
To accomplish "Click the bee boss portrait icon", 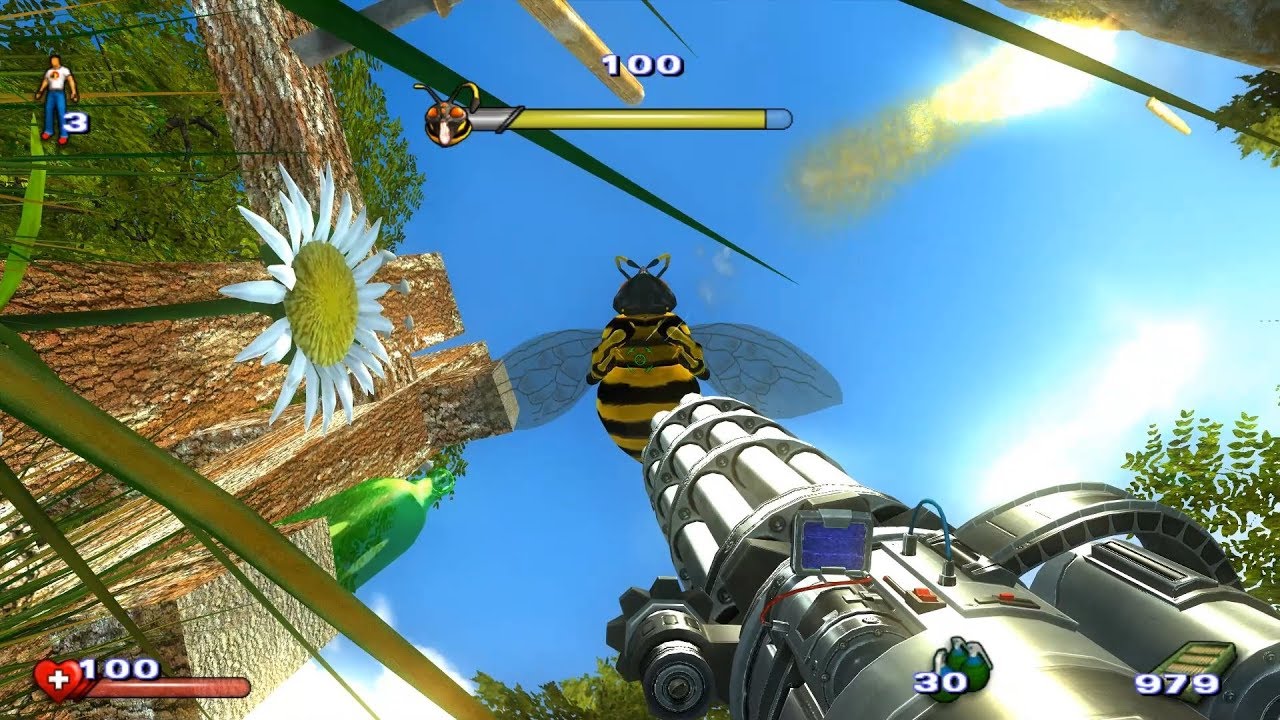I will click(x=446, y=119).
